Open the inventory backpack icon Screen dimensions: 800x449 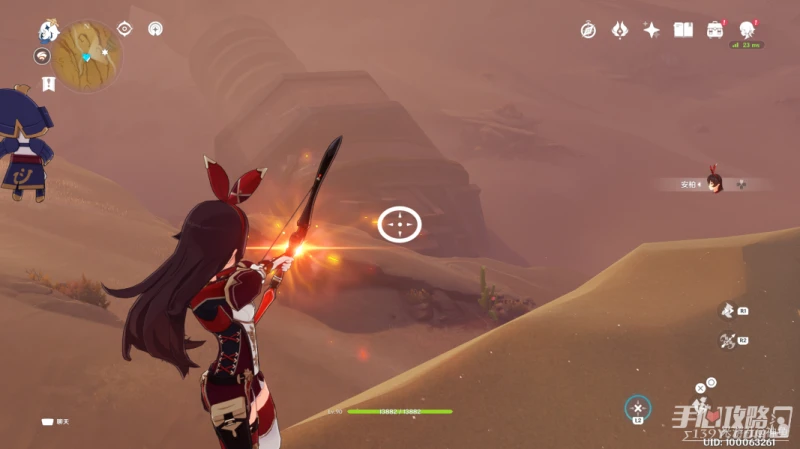715,30
